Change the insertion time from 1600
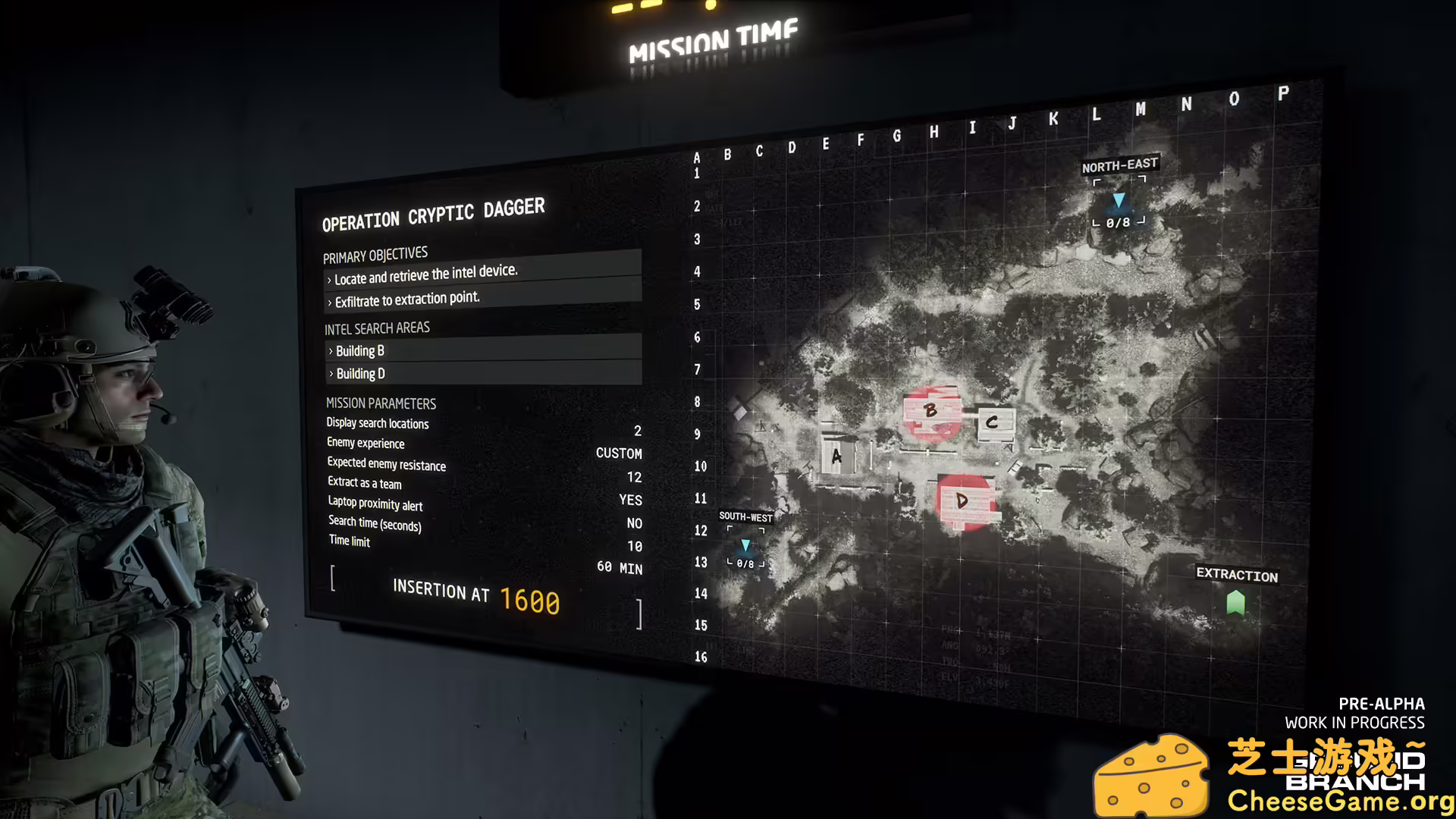The width and height of the screenshot is (1456, 819). (x=529, y=601)
